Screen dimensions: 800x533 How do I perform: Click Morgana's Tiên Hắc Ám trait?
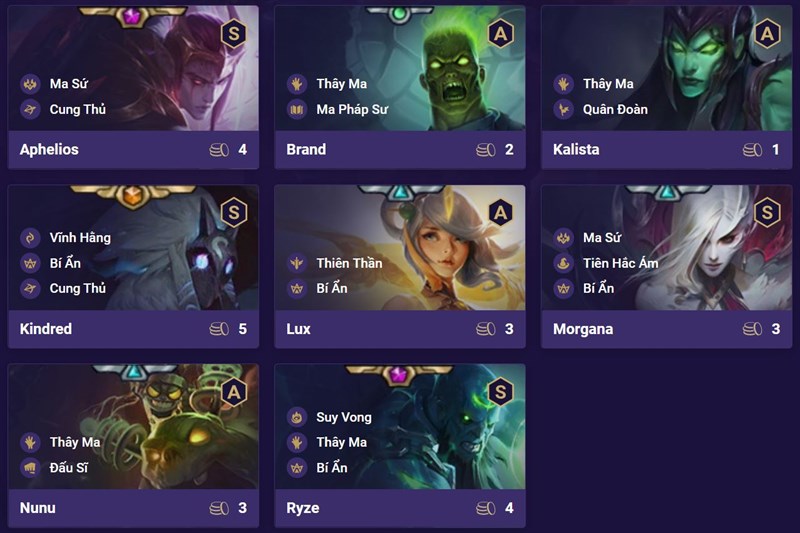click(620, 263)
